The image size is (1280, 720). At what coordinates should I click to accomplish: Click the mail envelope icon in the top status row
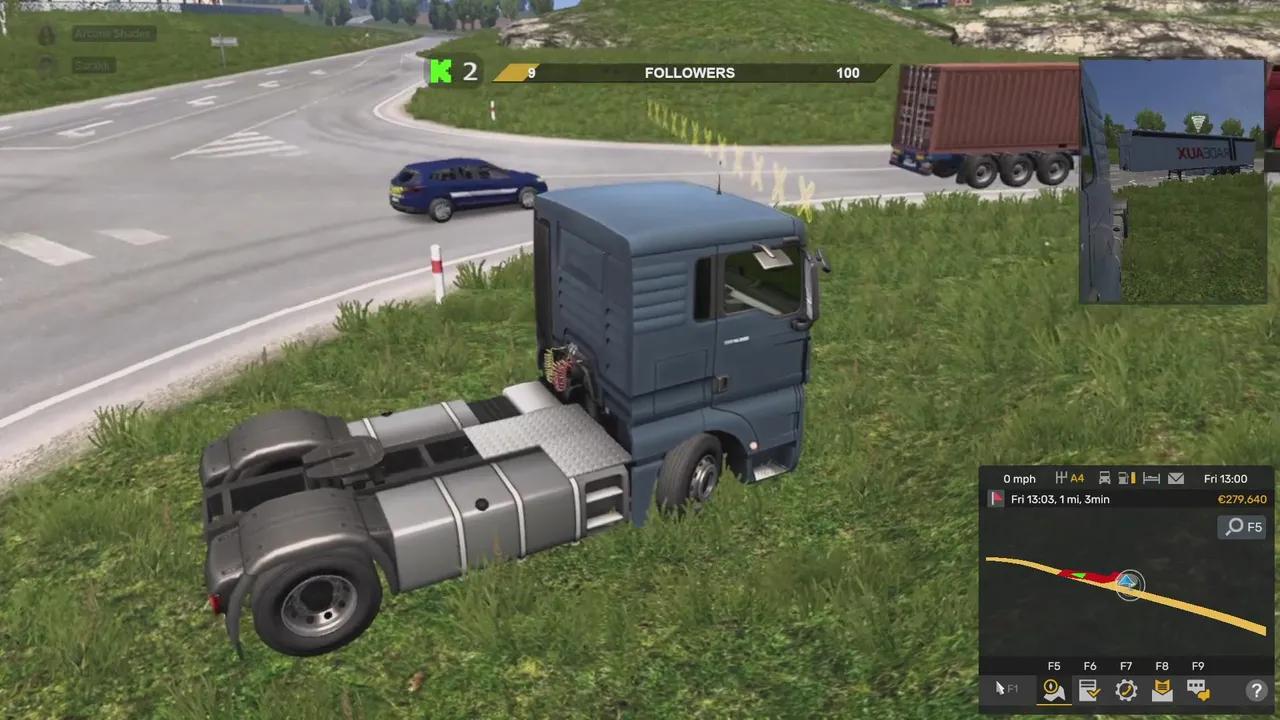[1176, 479]
